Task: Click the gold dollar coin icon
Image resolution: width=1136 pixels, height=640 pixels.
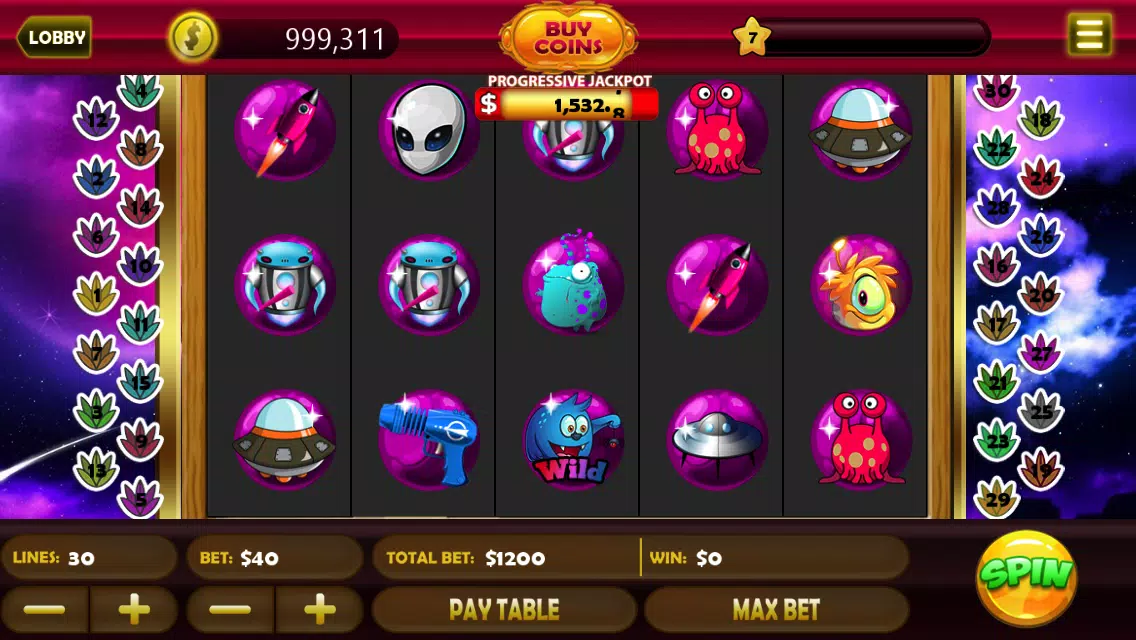Action: pos(192,38)
